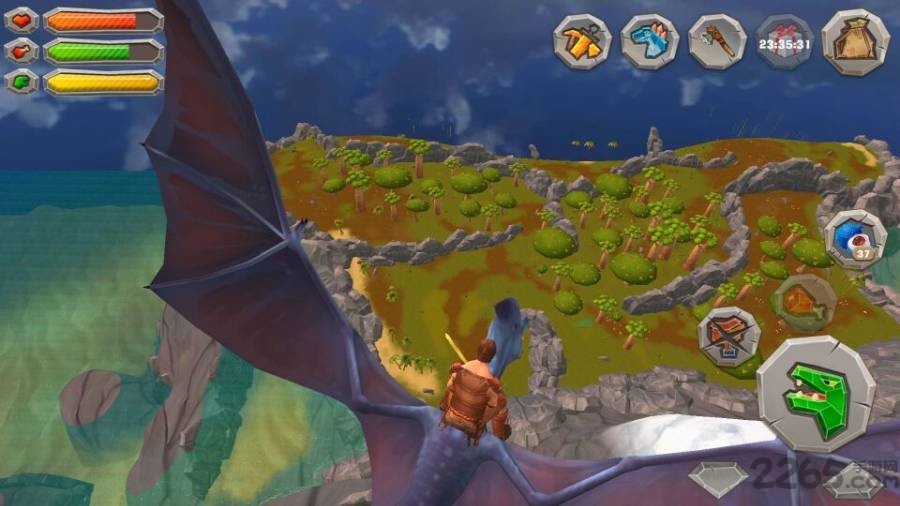
Task: Select the stone axe weapon icon
Action: [x=717, y=42]
